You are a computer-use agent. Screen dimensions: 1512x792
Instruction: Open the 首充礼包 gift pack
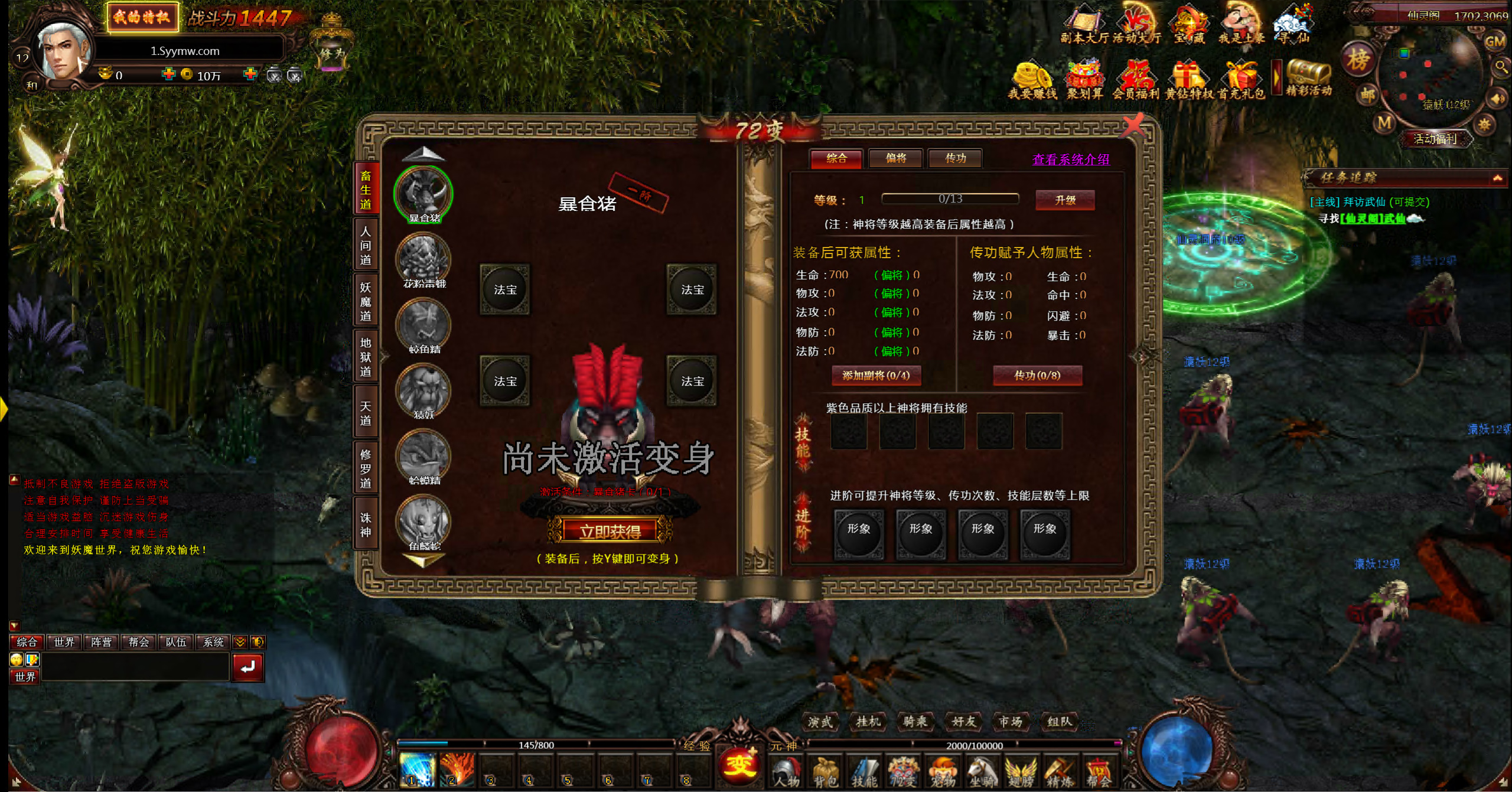tap(1241, 80)
